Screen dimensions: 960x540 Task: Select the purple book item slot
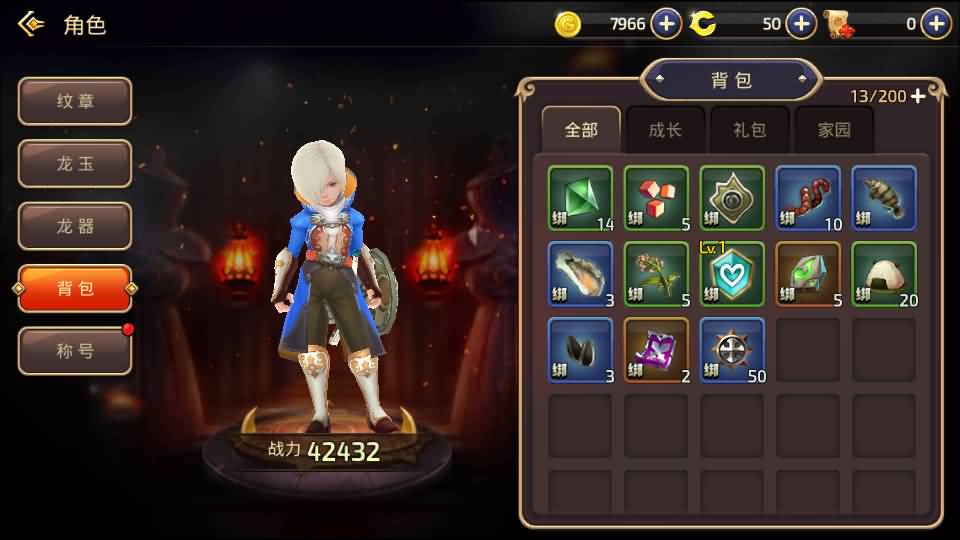[x=656, y=350]
